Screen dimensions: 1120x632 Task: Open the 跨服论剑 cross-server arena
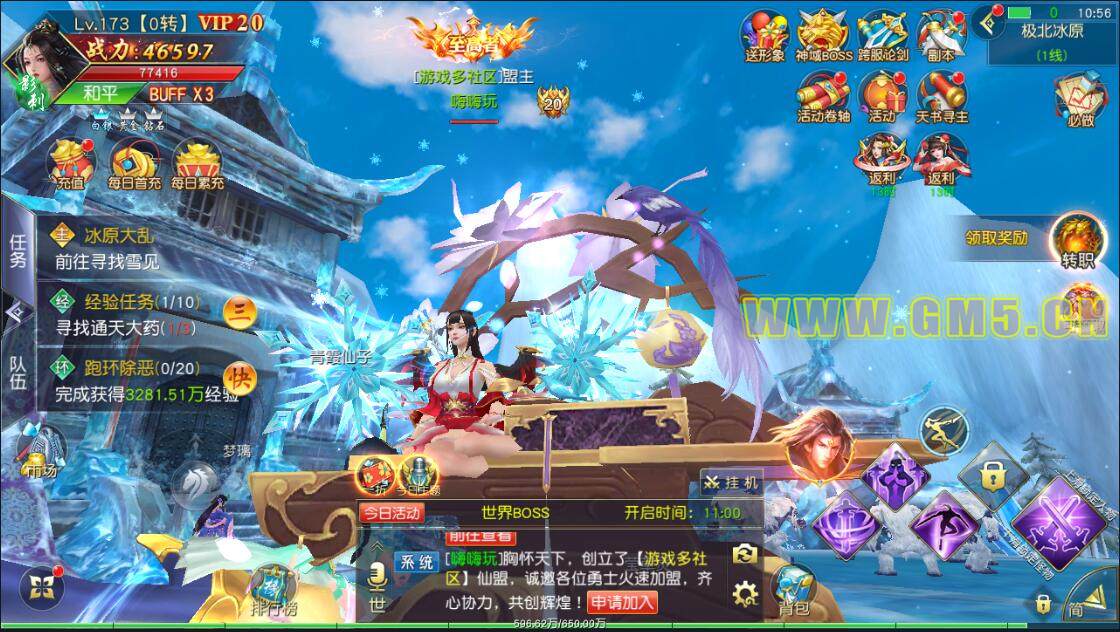pyautogui.click(x=882, y=34)
